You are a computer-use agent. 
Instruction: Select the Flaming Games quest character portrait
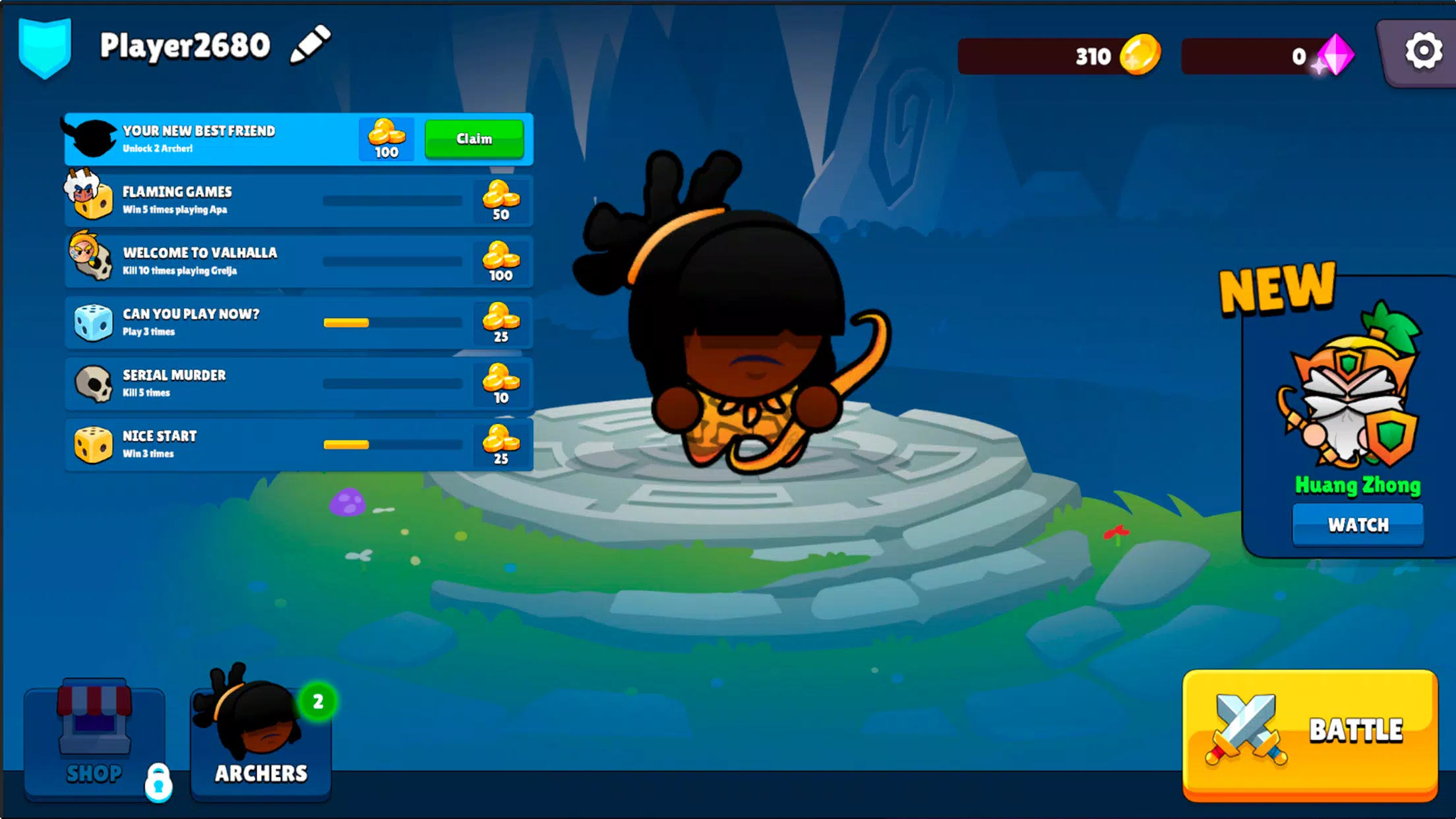click(x=93, y=199)
